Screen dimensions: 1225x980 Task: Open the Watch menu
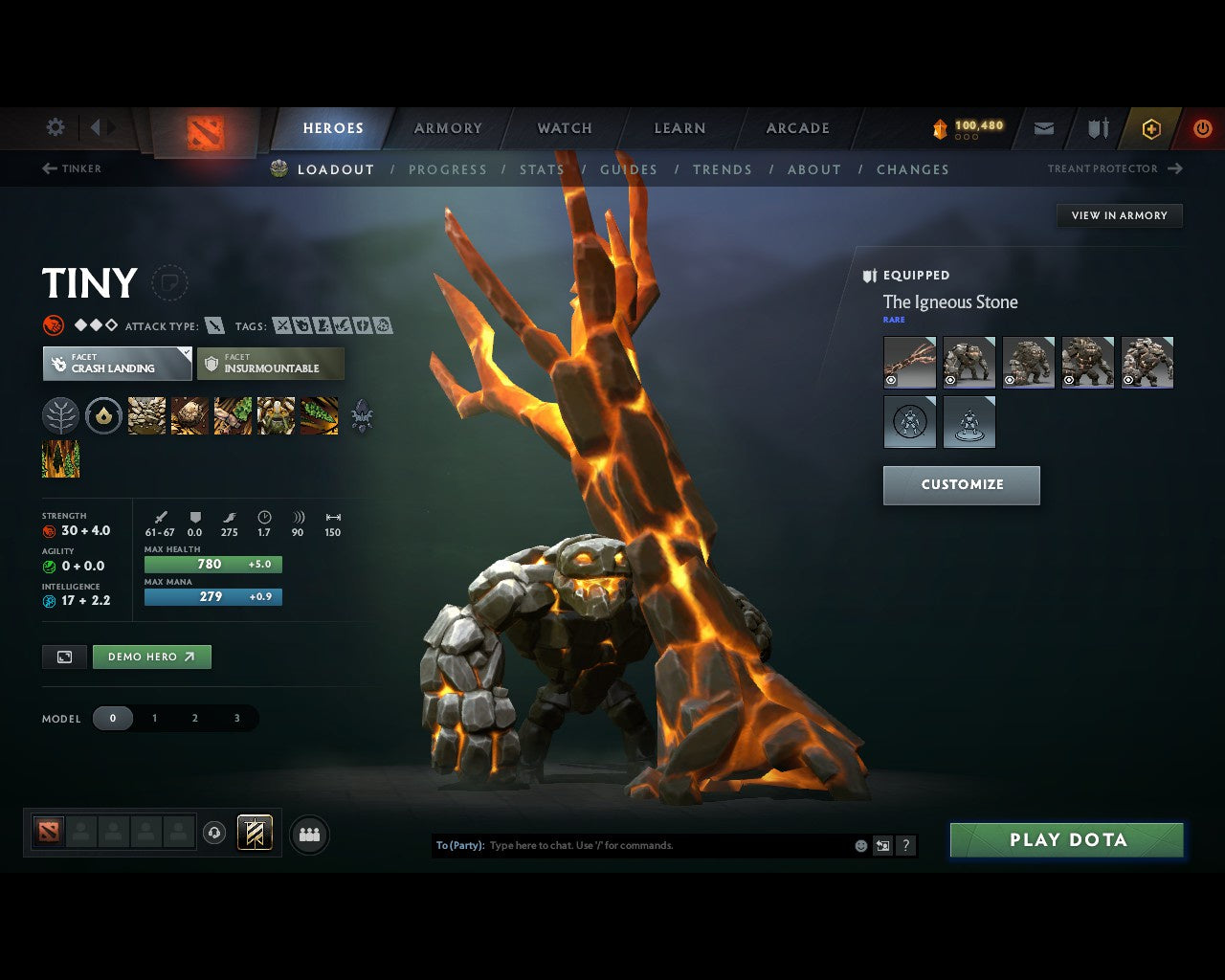click(564, 128)
